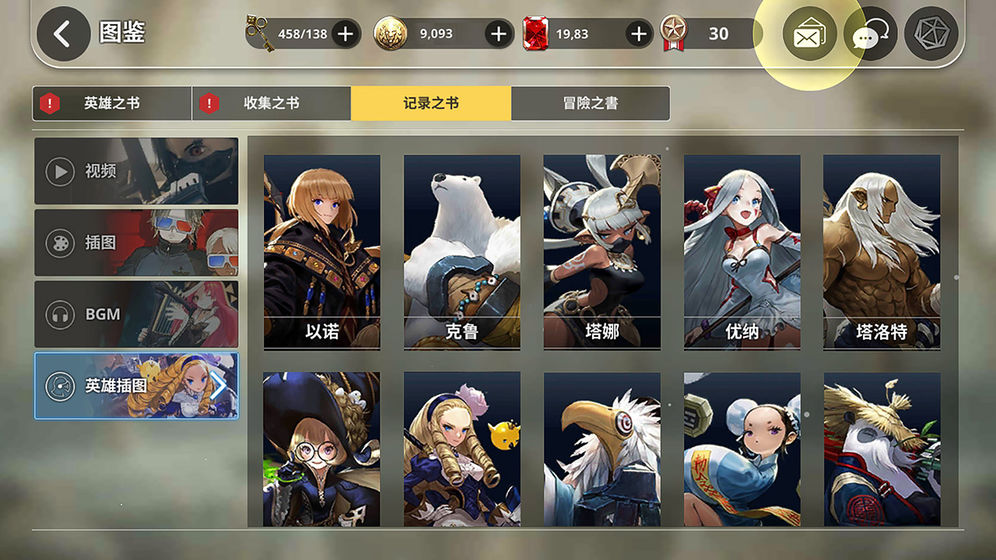
Task: Add more keys with the plus button
Action: click(x=345, y=34)
